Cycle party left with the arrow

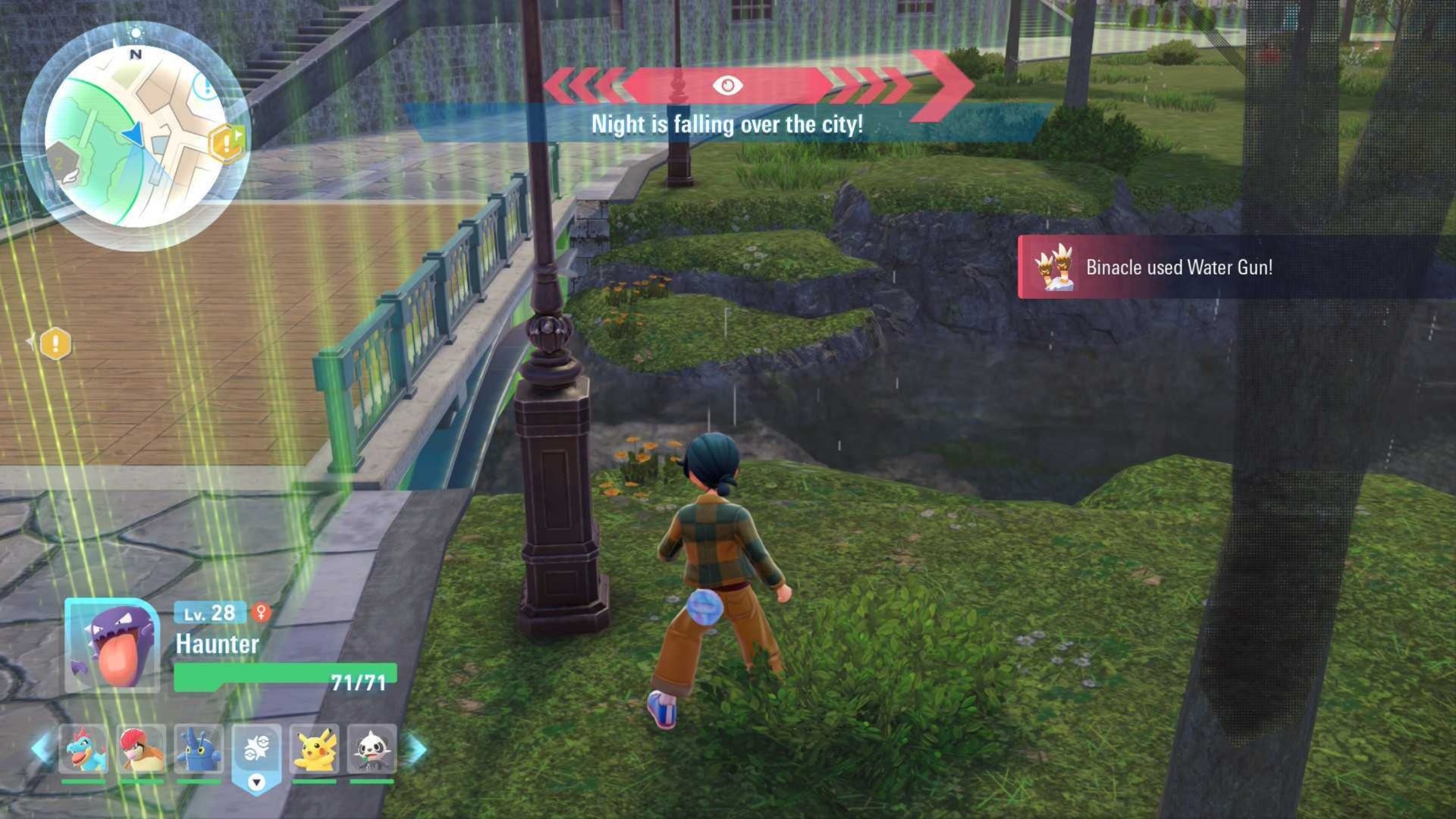tap(41, 749)
